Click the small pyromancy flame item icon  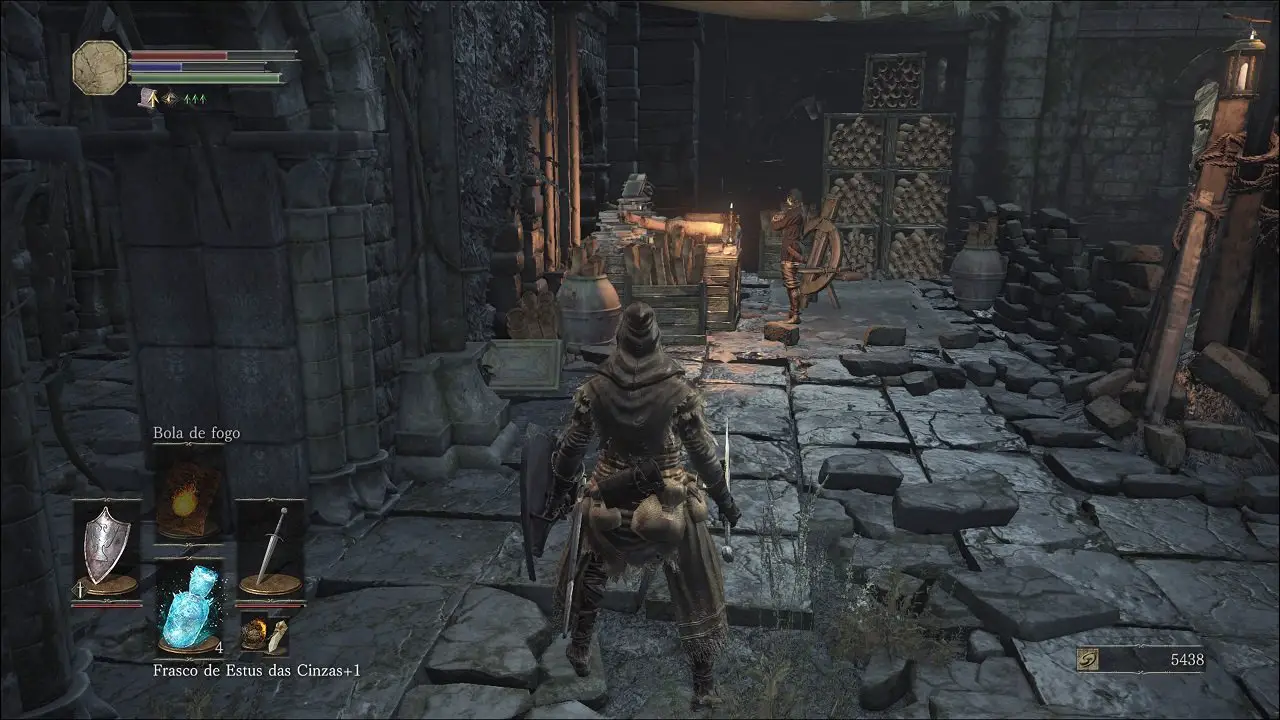point(255,633)
